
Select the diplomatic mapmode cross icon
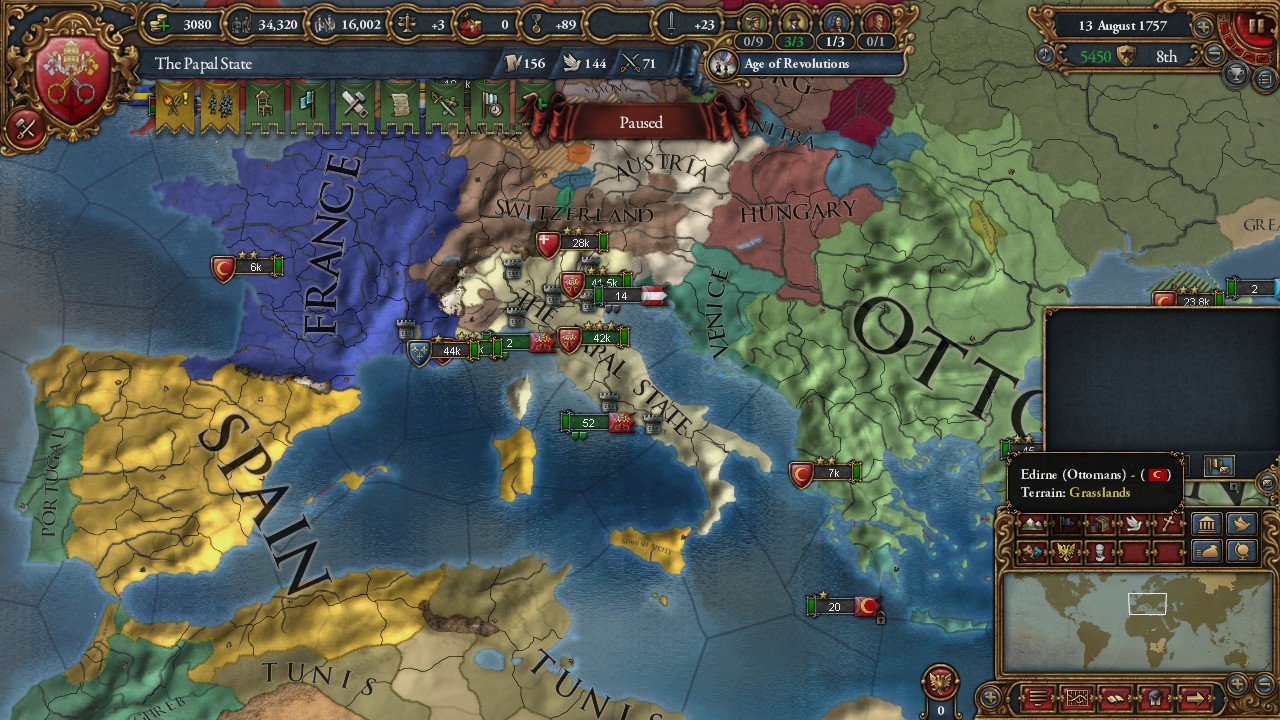pyautogui.click(x=1170, y=524)
